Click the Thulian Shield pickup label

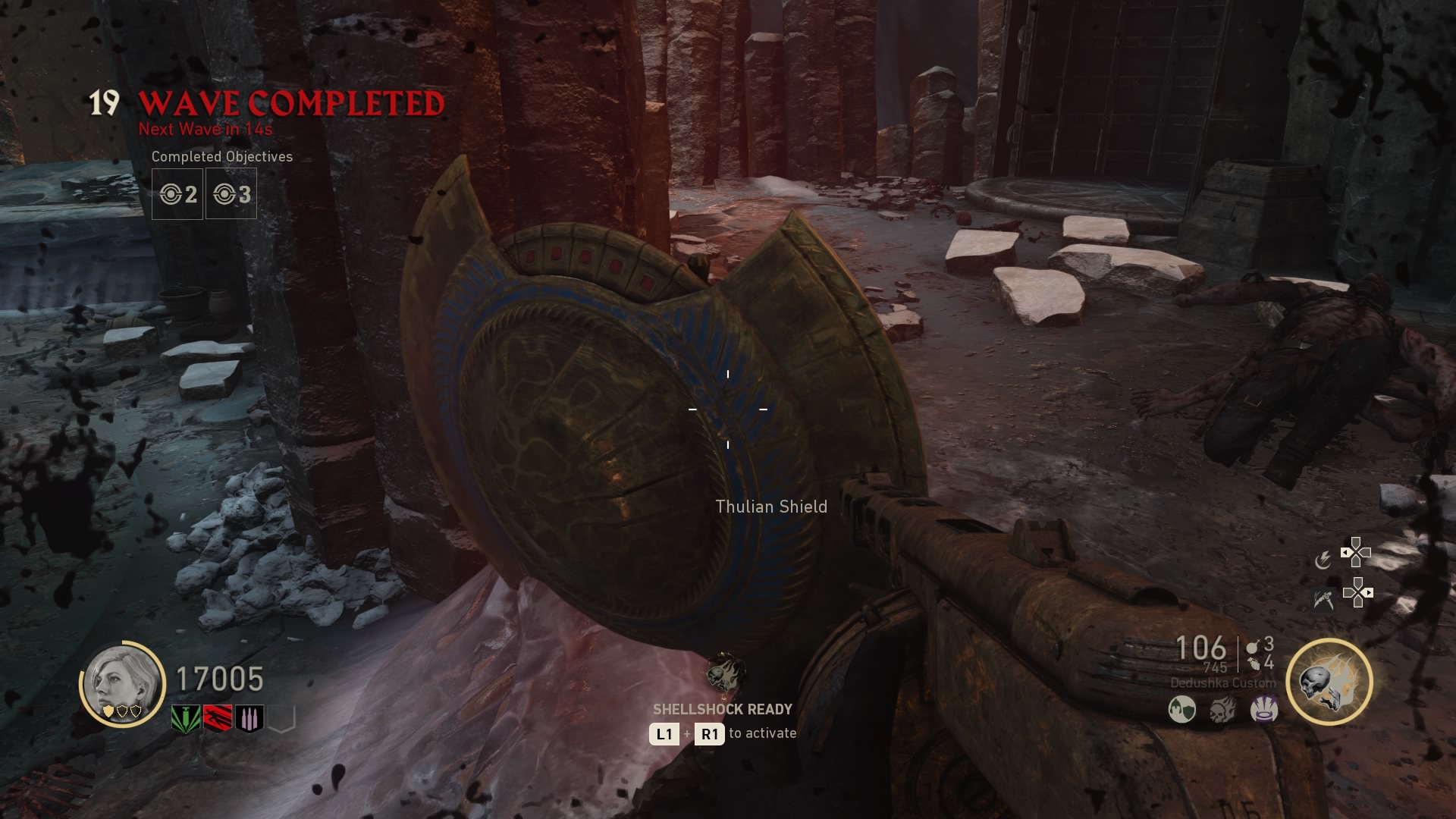coord(773,507)
